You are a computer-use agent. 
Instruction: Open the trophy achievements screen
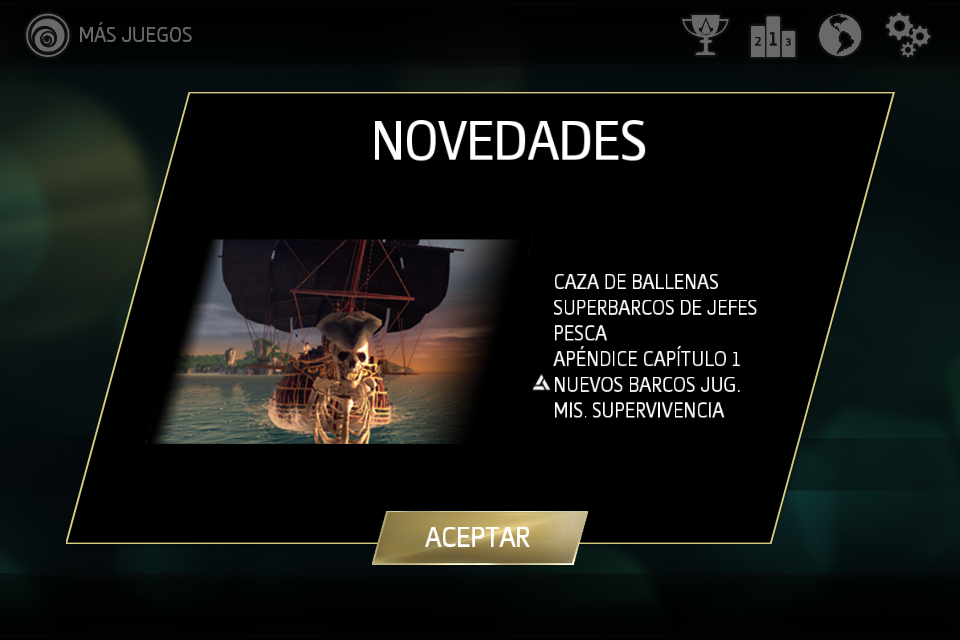click(705, 35)
